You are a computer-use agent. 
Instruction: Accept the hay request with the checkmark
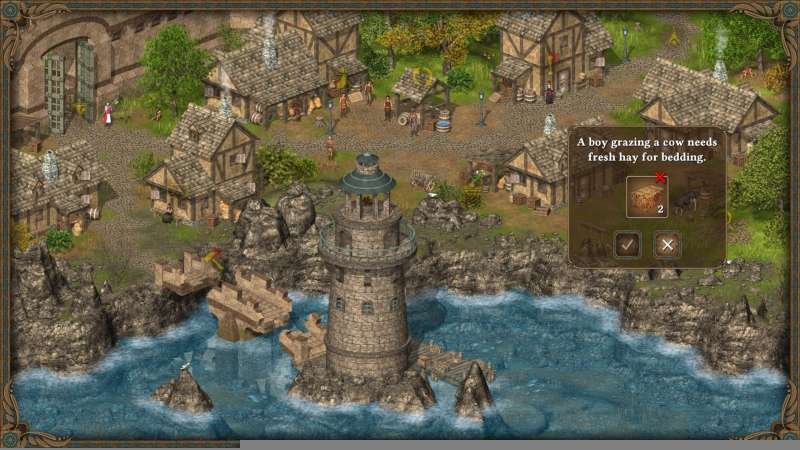628,244
